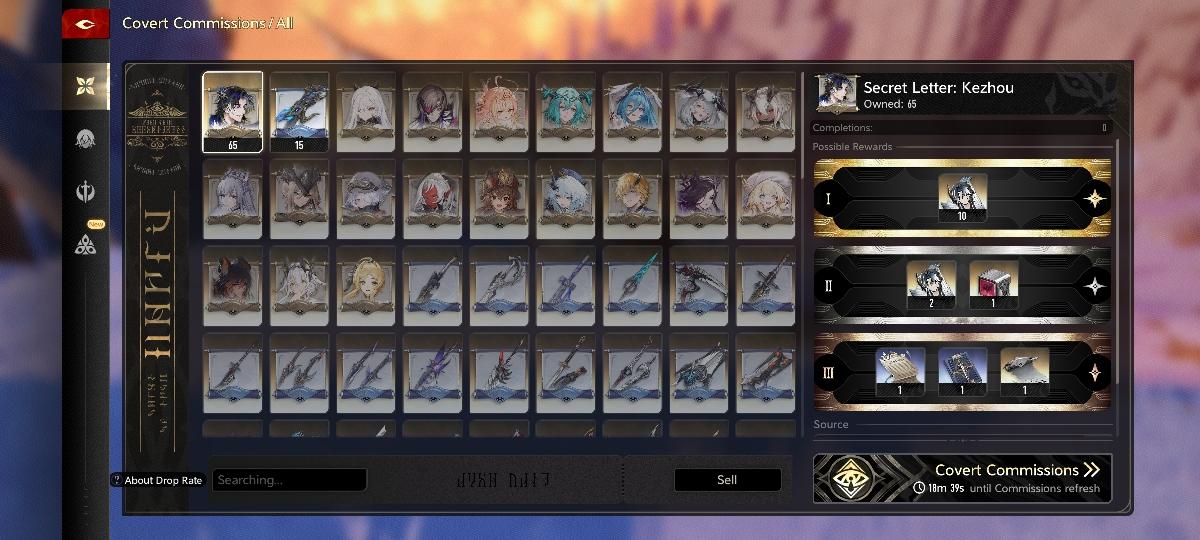1200x540 pixels.
Task: Inspect the red cube reward in tier II
Action: 993,285
